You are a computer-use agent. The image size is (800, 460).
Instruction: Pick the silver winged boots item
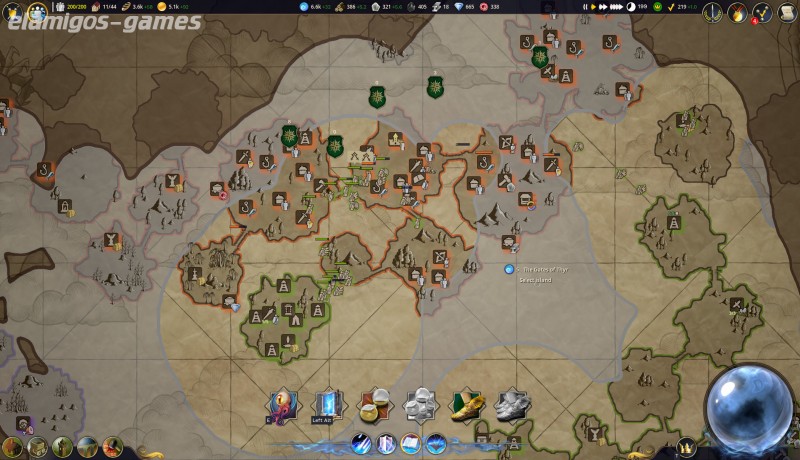[512, 406]
